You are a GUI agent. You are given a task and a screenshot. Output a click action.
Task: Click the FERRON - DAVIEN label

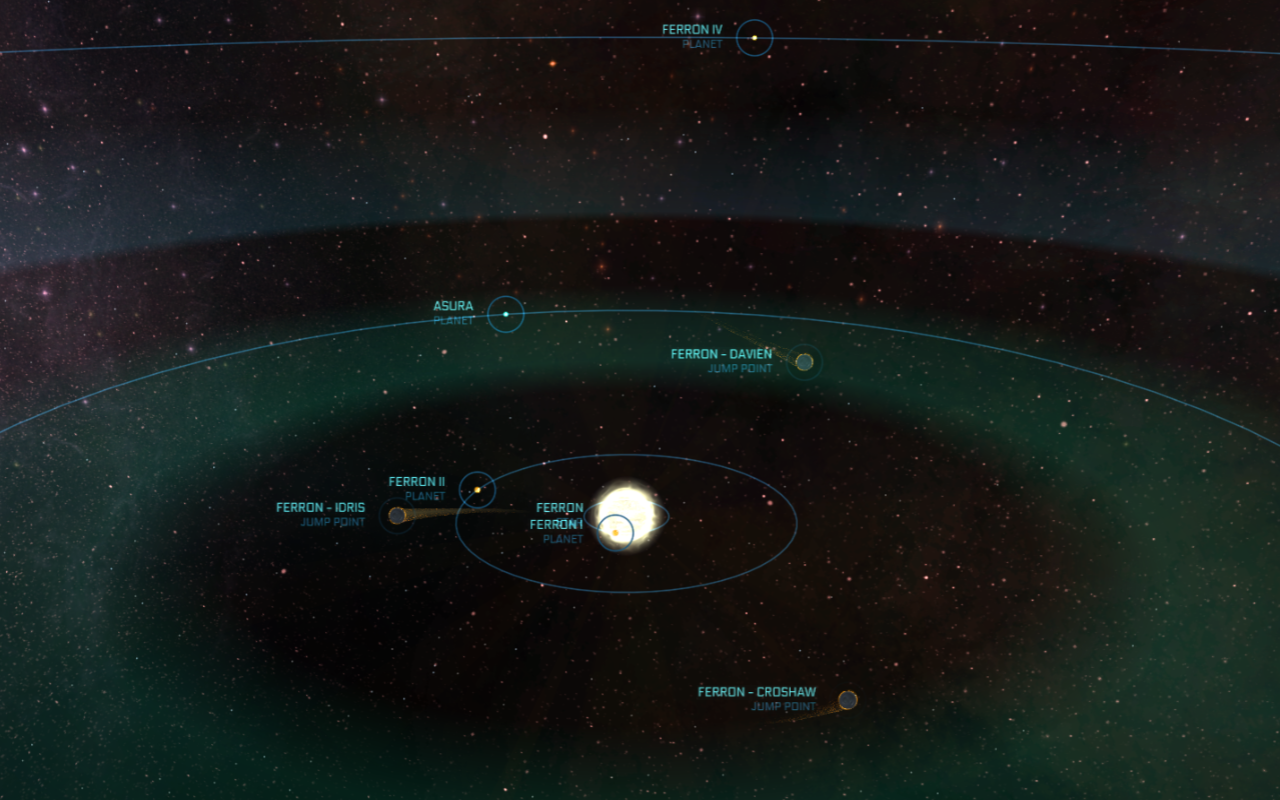(x=721, y=353)
